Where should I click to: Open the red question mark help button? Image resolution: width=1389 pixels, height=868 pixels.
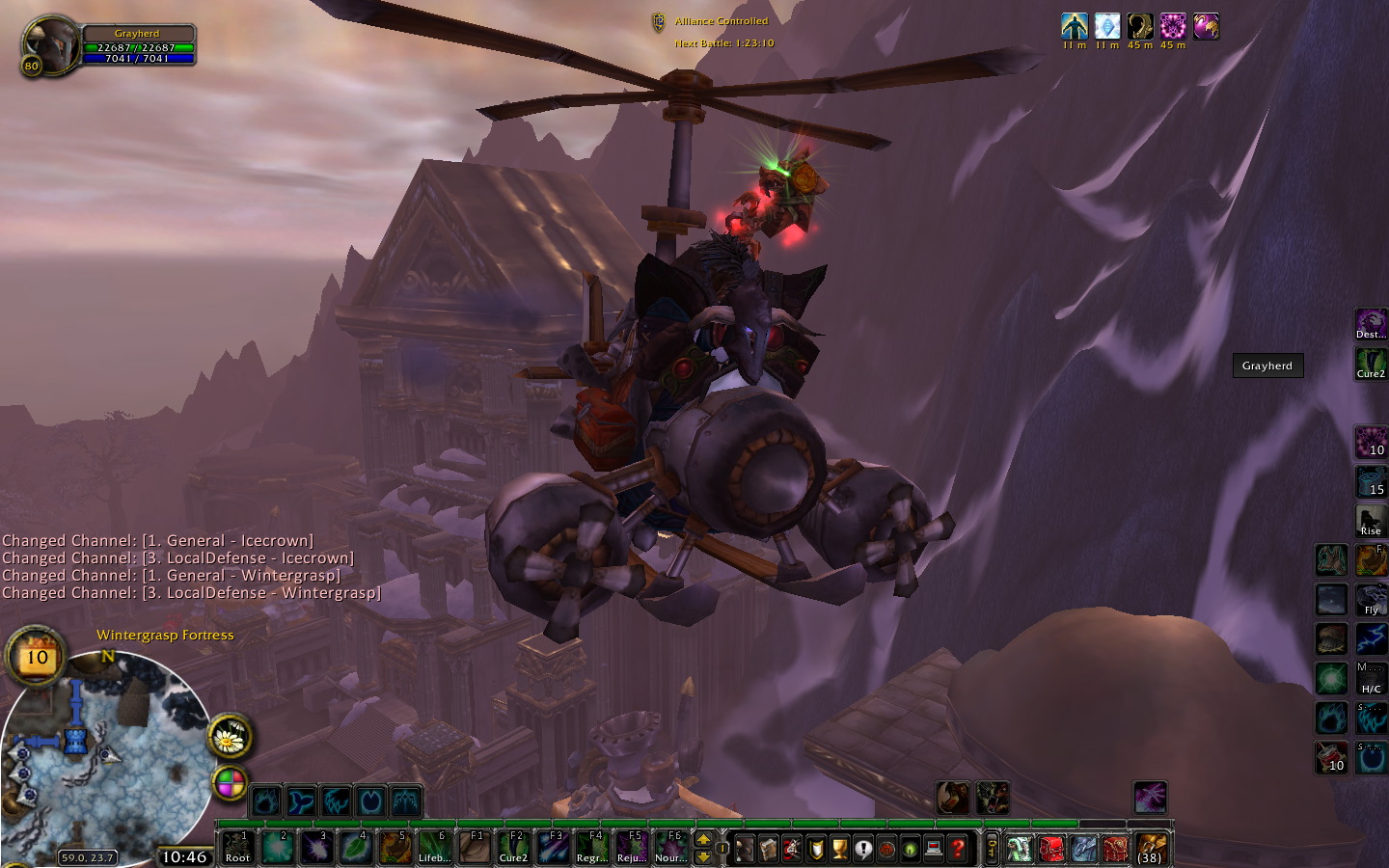(x=957, y=849)
